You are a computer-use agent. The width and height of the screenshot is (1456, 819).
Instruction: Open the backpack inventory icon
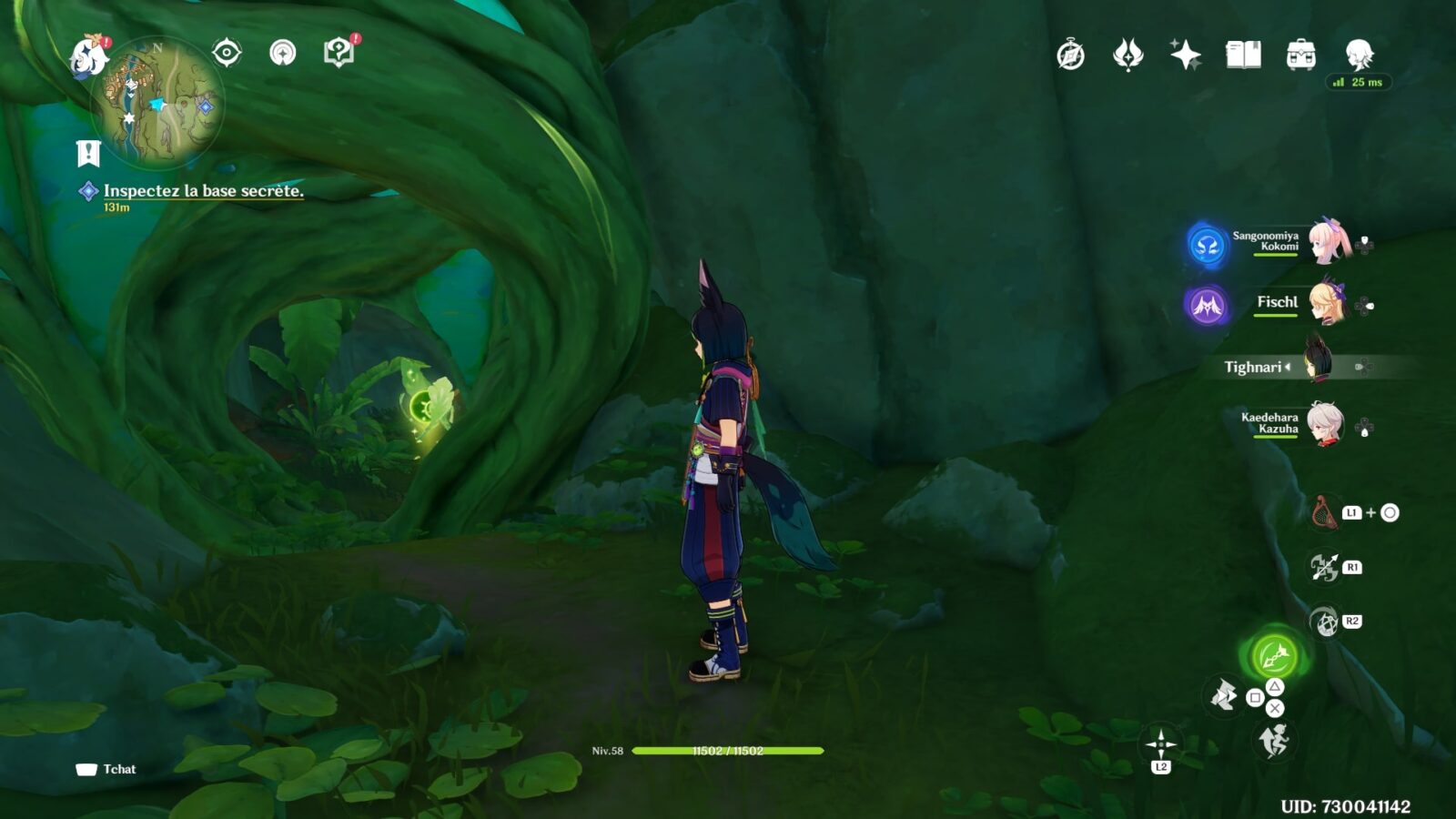[1300, 56]
